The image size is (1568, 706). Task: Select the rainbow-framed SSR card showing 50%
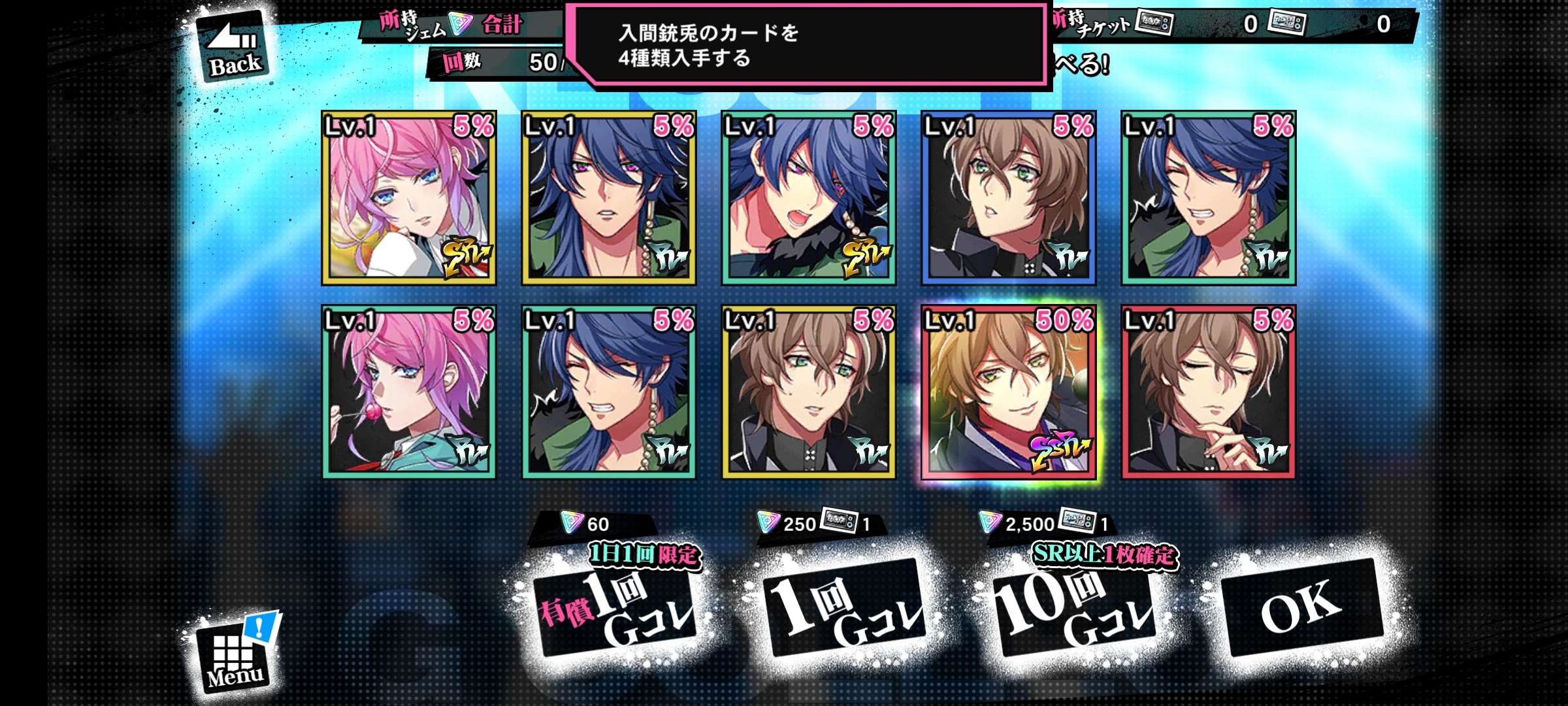[x=1008, y=392]
